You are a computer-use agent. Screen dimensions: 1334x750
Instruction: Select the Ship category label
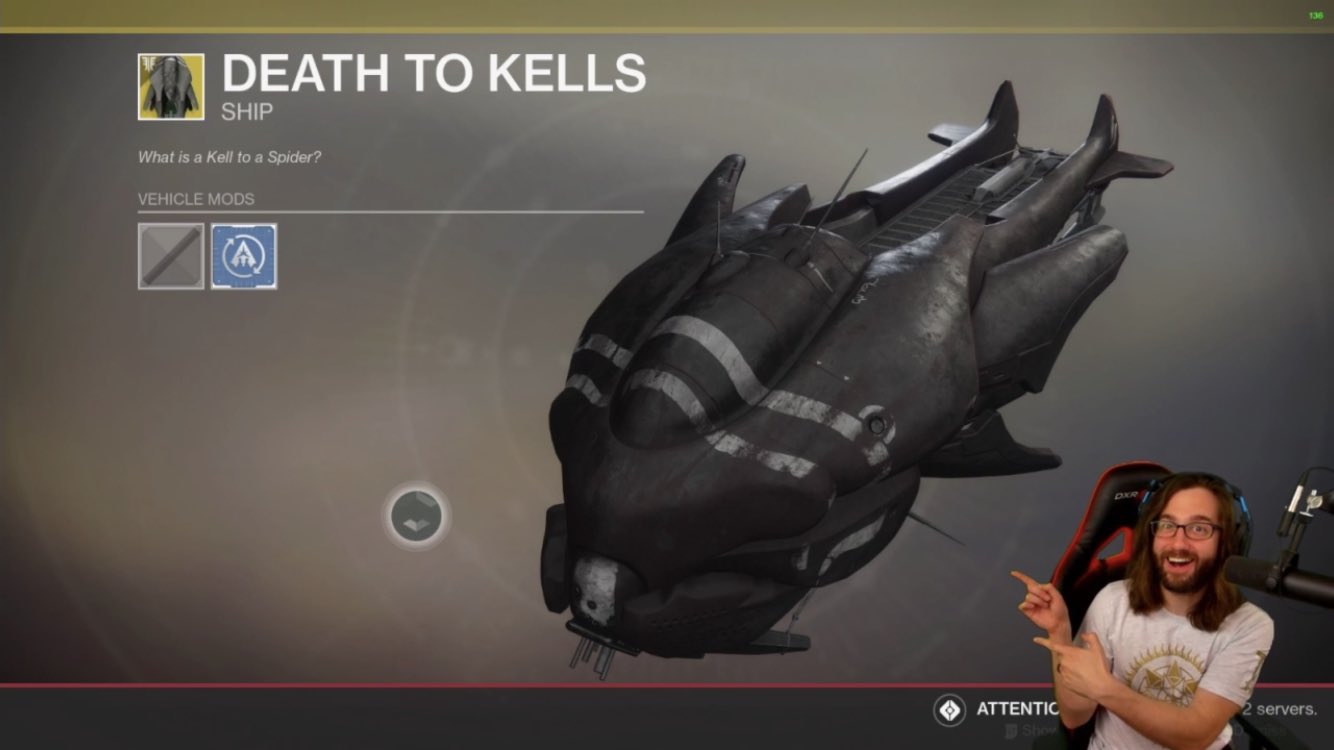[x=249, y=112]
